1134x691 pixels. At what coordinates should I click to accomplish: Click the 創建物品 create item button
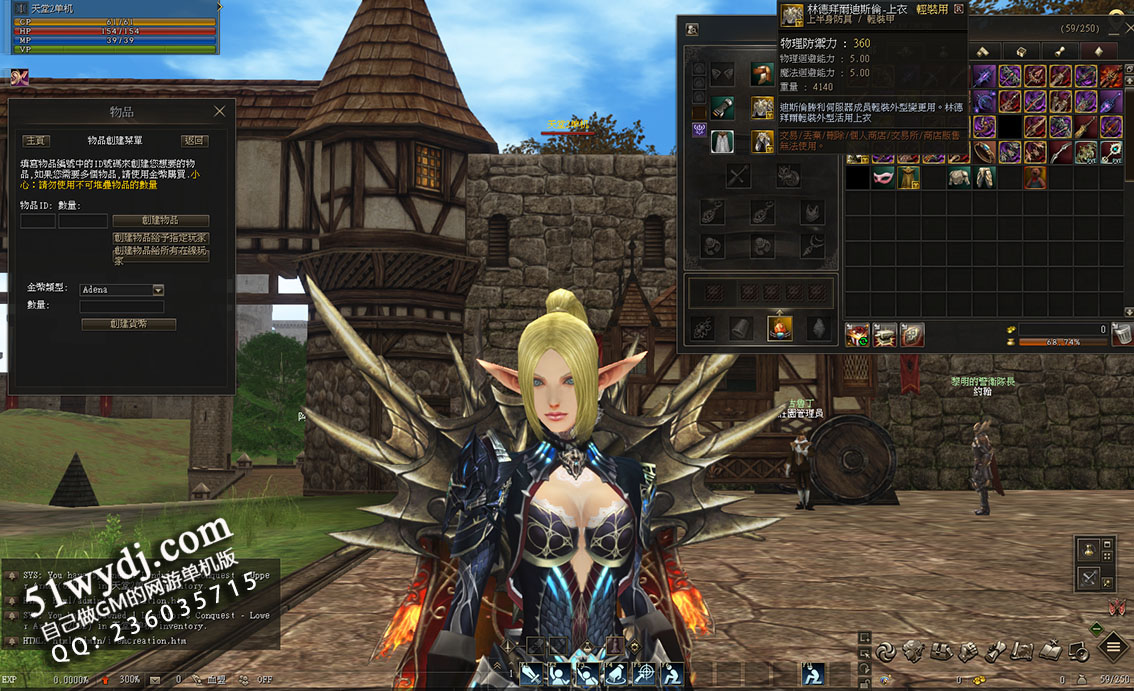point(161,220)
